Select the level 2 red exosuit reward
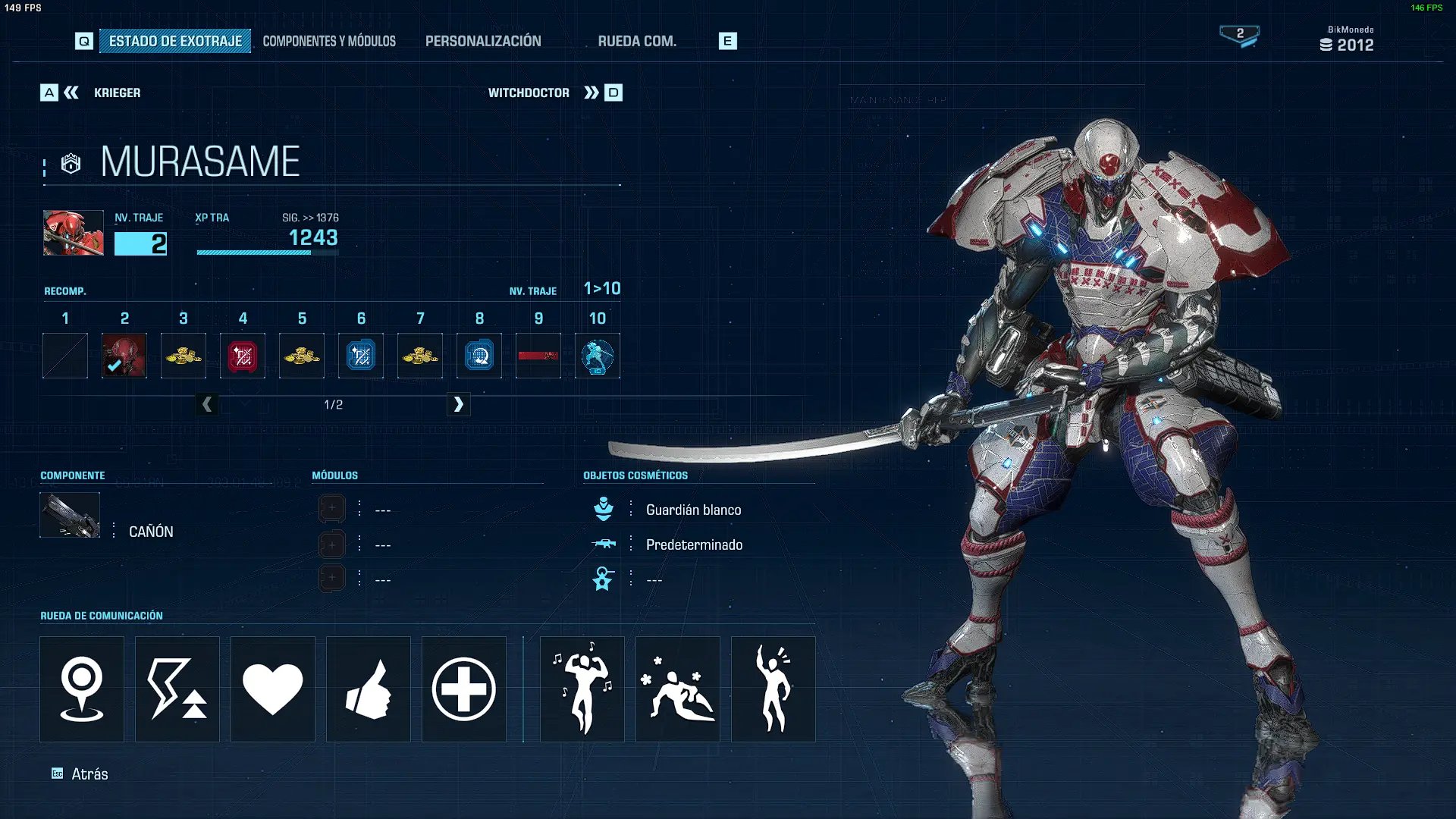The width and height of the screenshot is (1456, 819). [x=124, y=356]
